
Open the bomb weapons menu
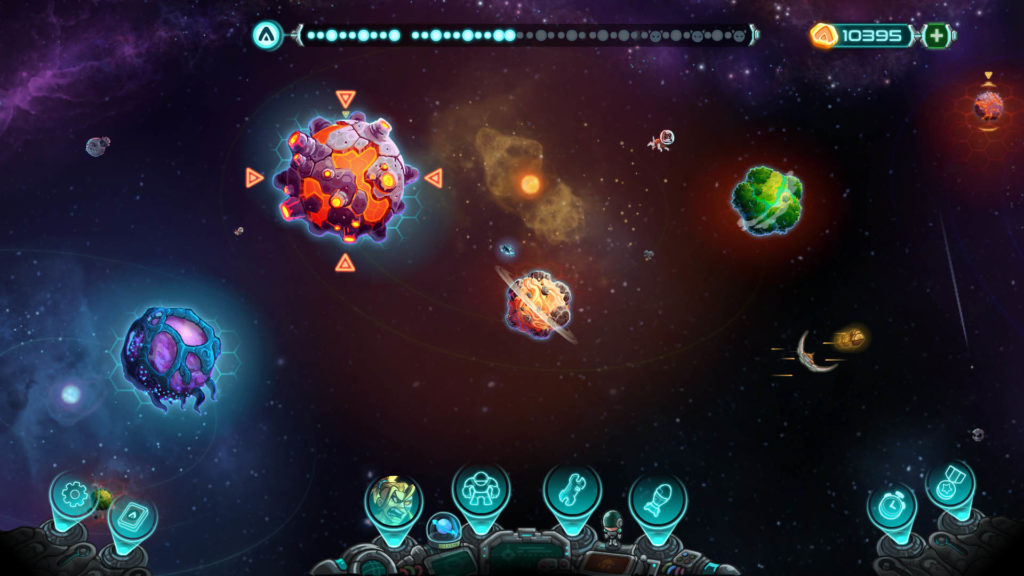coord(657,498)
